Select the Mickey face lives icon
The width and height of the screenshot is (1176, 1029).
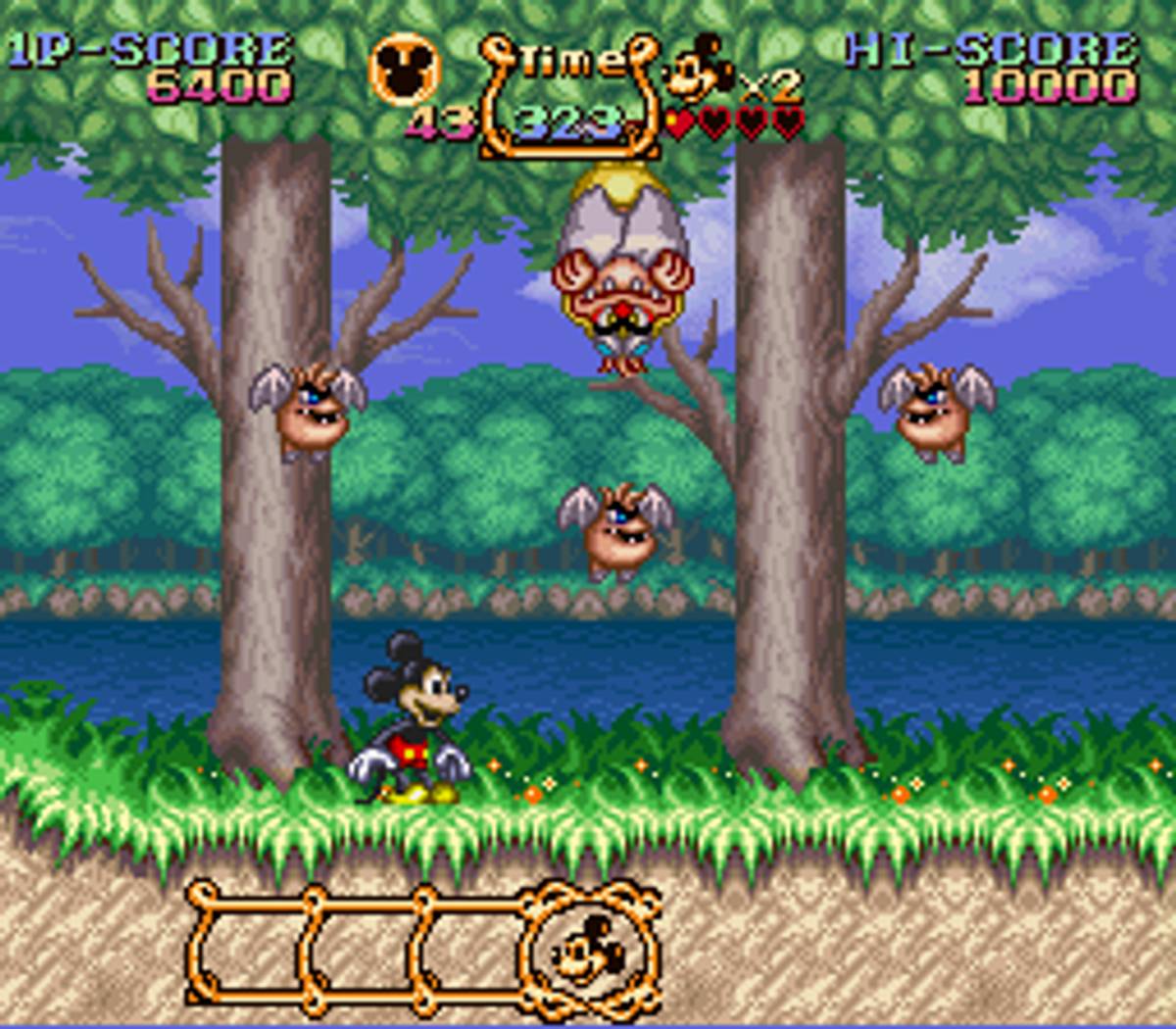tap(698, 71)
